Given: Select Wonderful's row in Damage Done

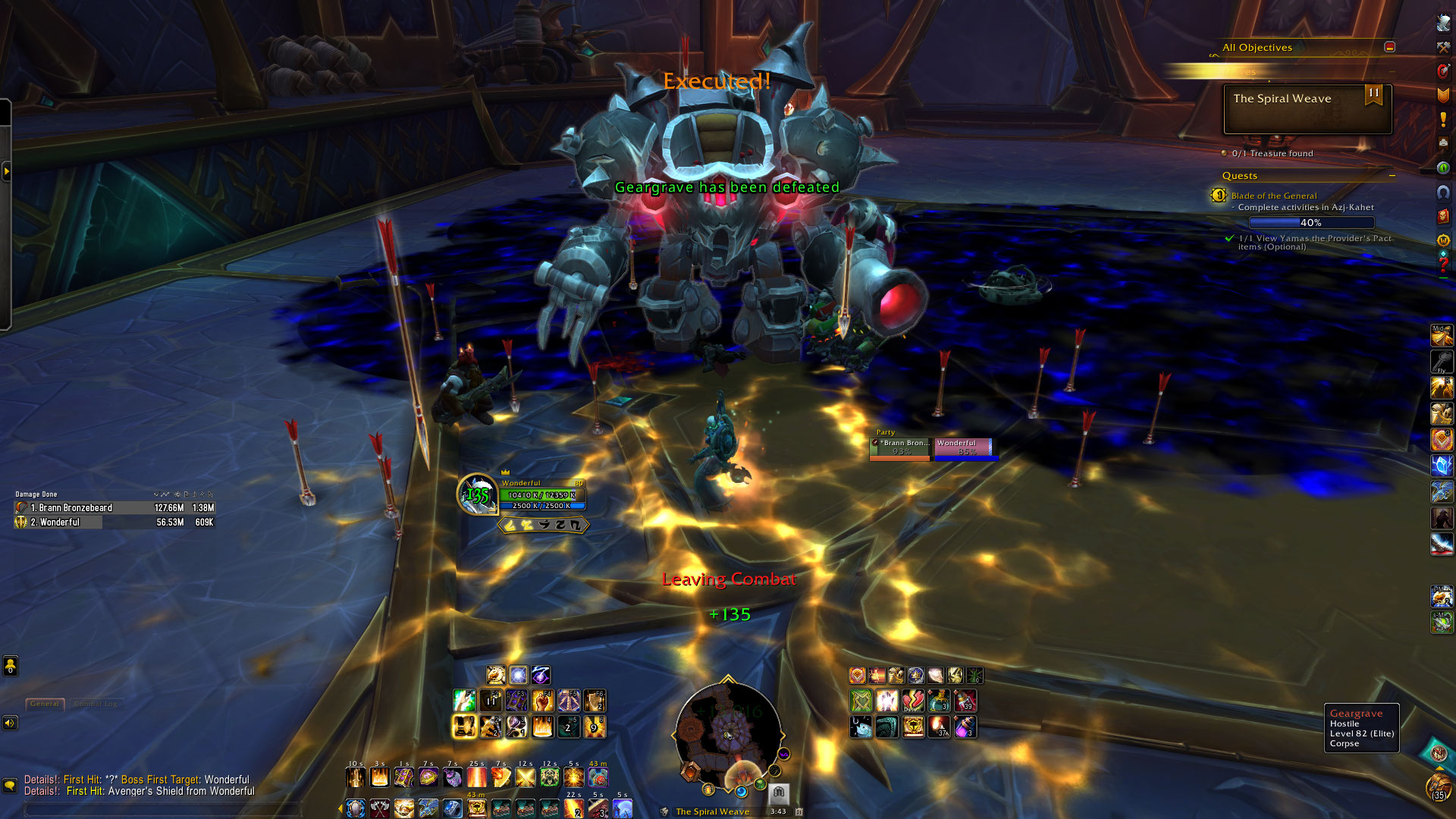Looking at the screenshot, I should click(114, 522).
